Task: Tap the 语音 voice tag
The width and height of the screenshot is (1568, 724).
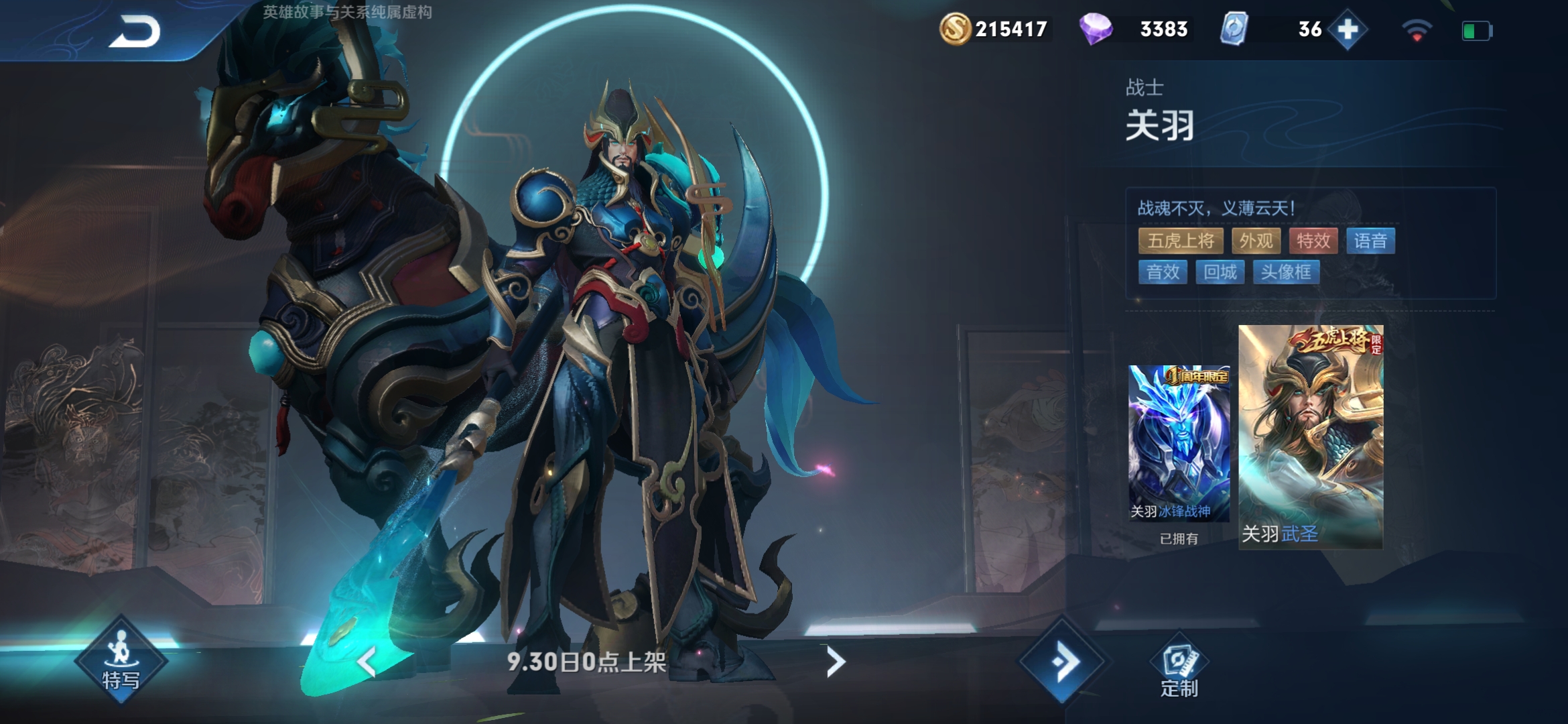Action: [x=1370, y=241]
